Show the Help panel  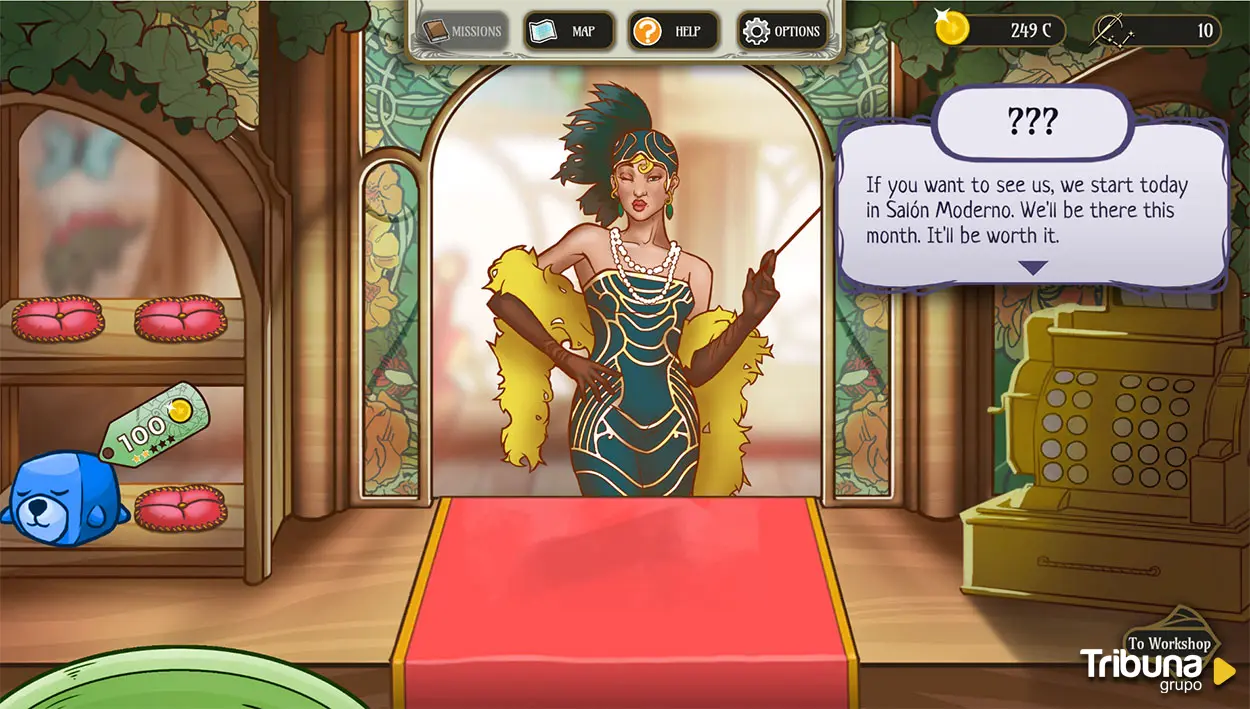pos(673,31)
